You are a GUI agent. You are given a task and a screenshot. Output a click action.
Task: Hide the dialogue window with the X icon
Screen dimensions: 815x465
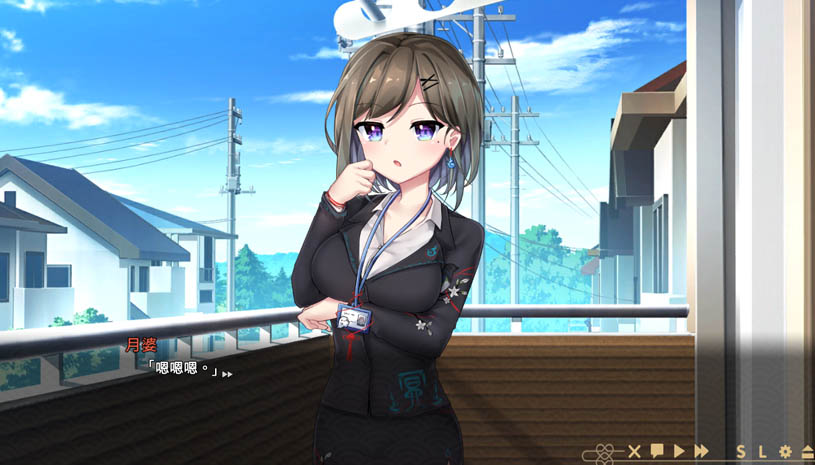pos(633,451)
